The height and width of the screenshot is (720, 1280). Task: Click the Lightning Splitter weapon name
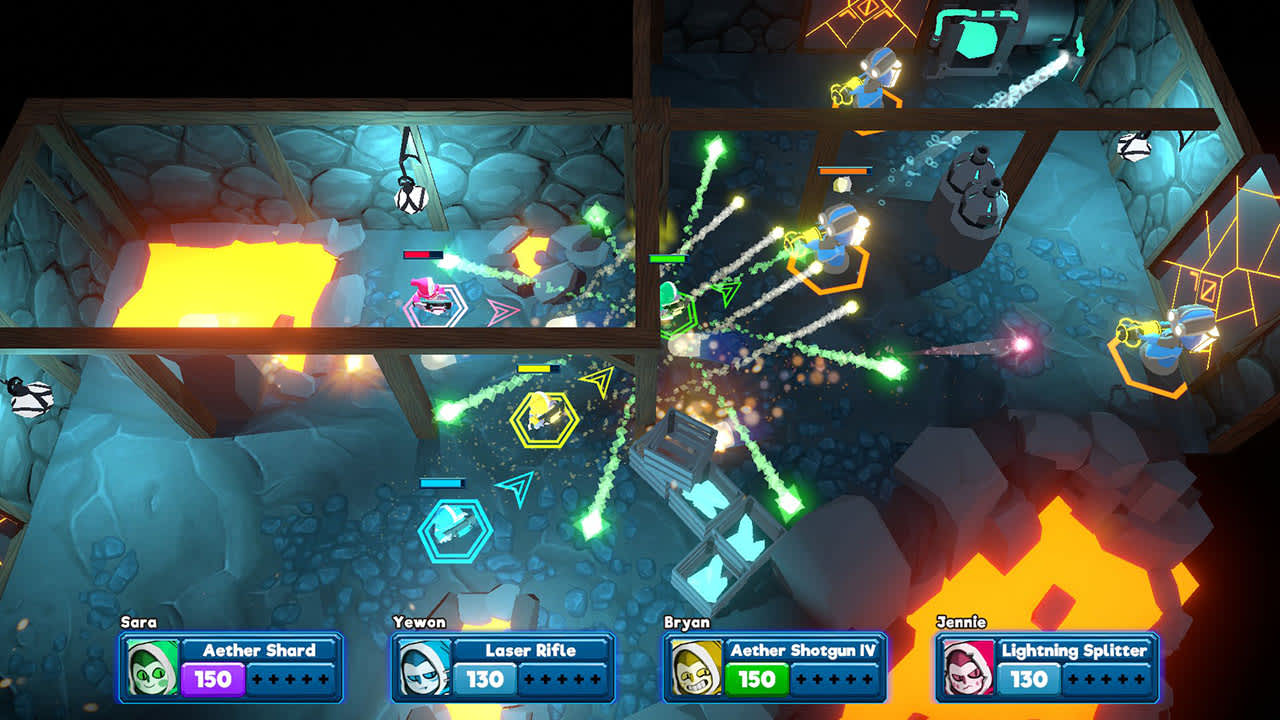point(1075,651)
